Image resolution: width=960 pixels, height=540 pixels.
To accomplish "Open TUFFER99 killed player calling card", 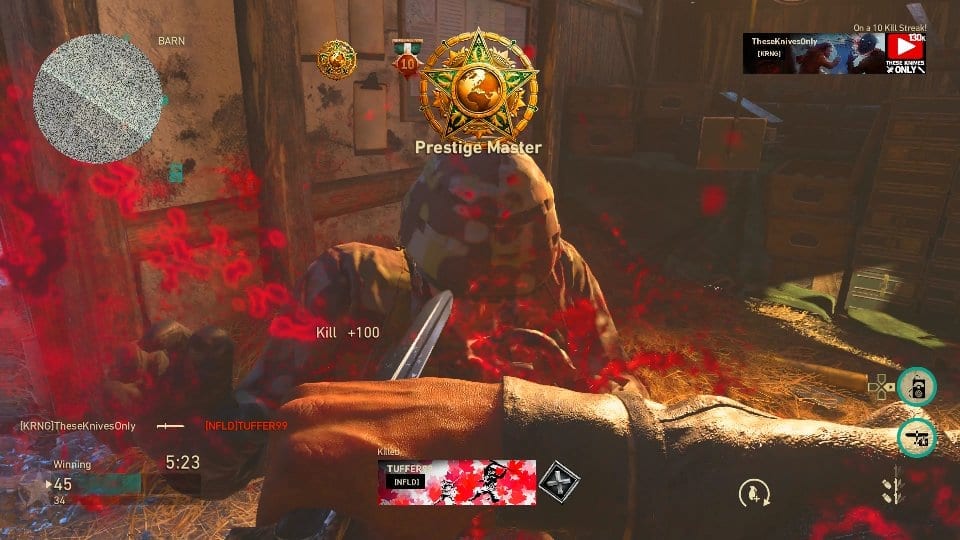I will [457, 480].
